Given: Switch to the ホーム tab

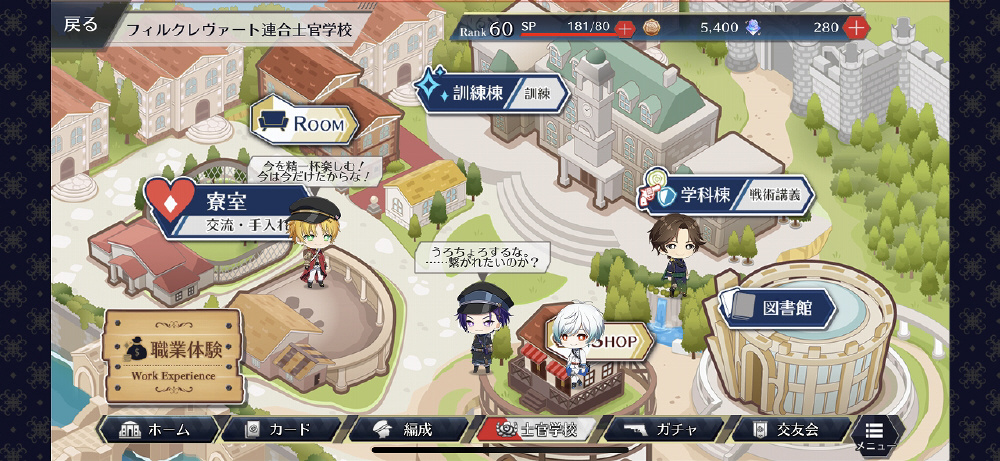Looking at the screenshot, I should [157, 429].
